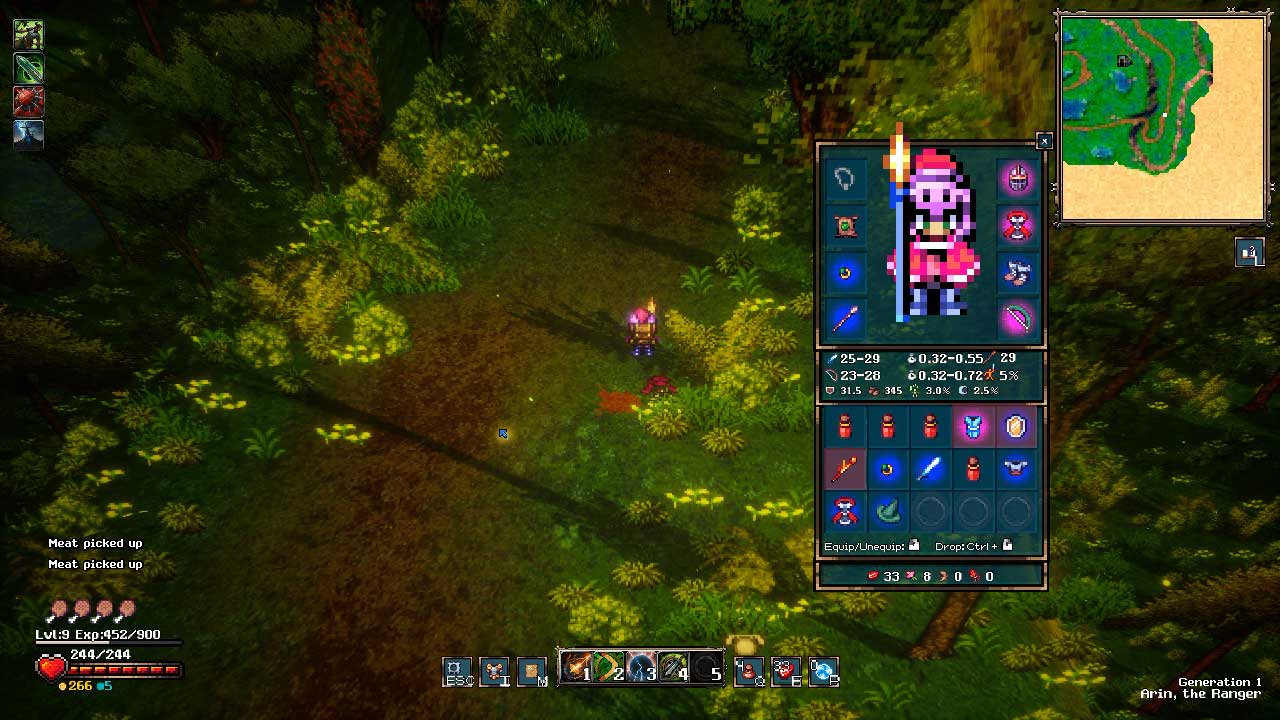Activate the fire arrow skill
The image size is (1280, 720).
(576, 668)
